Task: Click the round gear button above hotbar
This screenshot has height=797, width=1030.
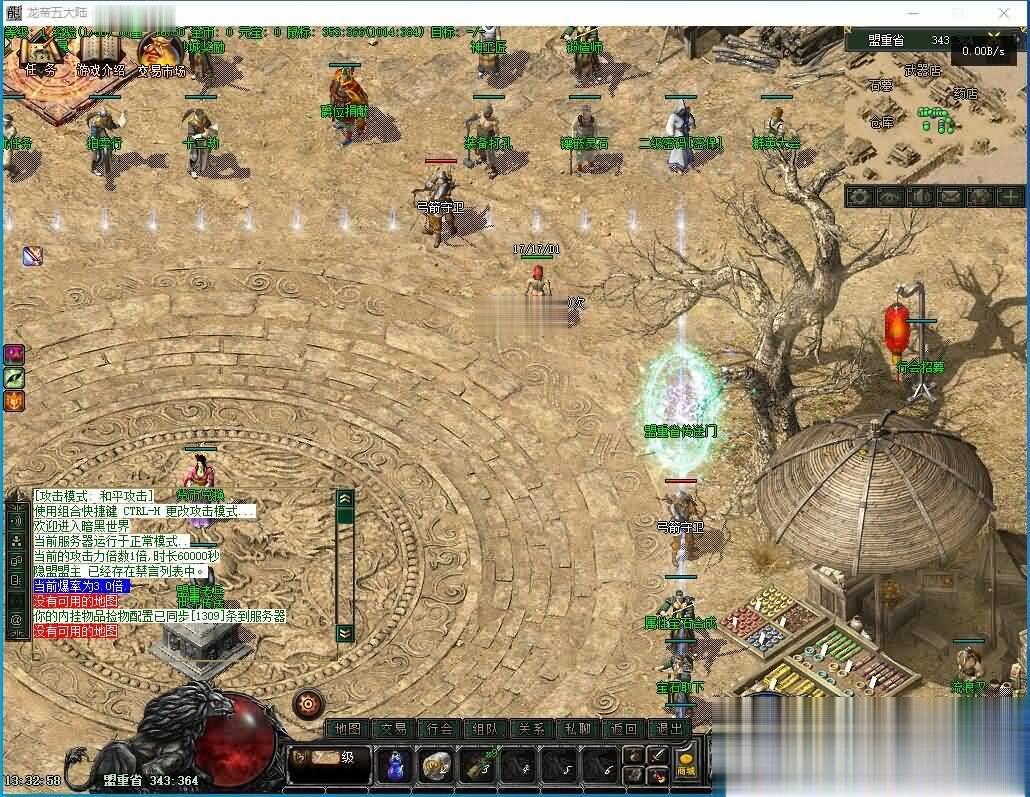Action: (308, 703)
